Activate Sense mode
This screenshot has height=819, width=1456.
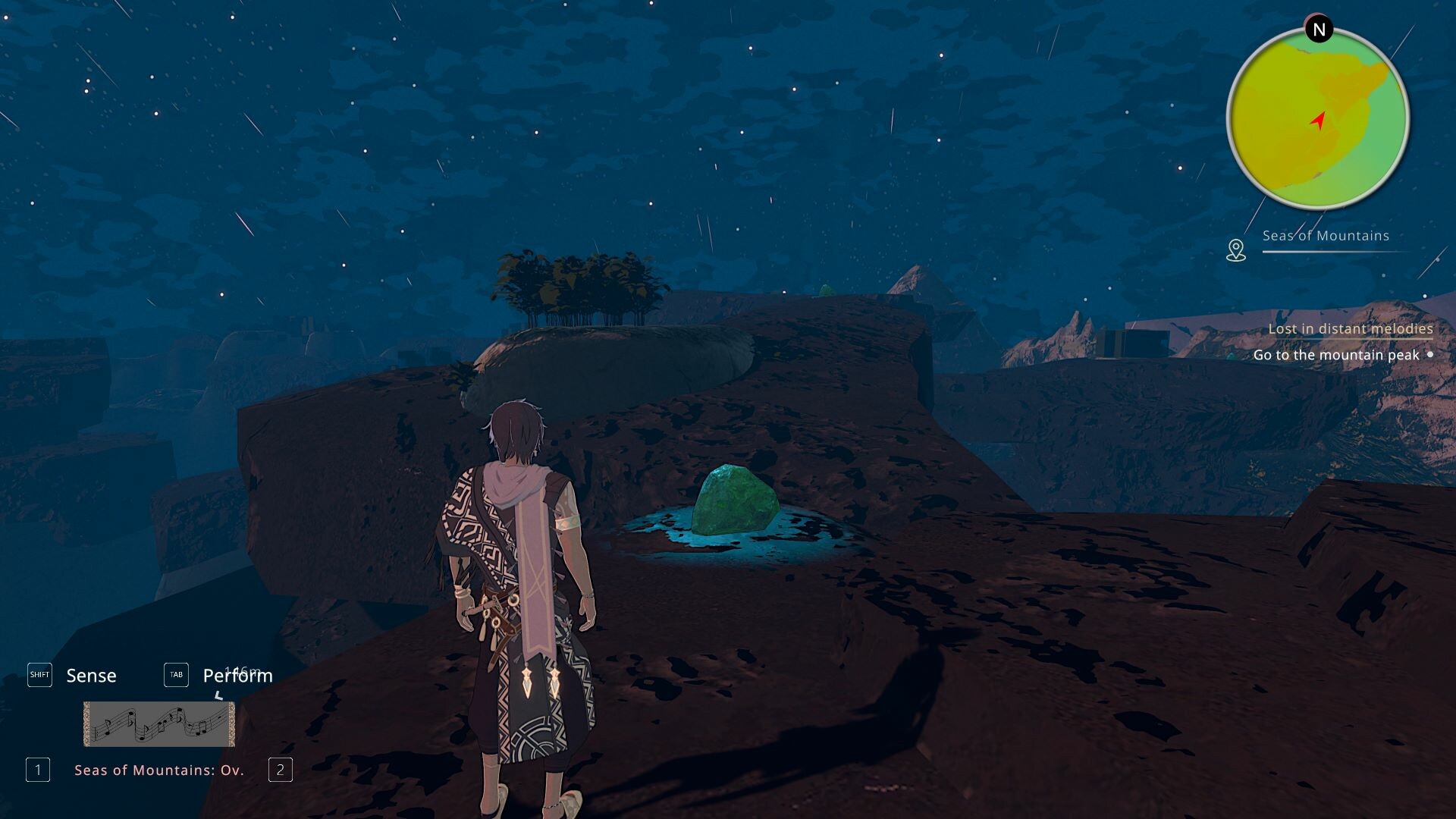[x=91, y=675]
